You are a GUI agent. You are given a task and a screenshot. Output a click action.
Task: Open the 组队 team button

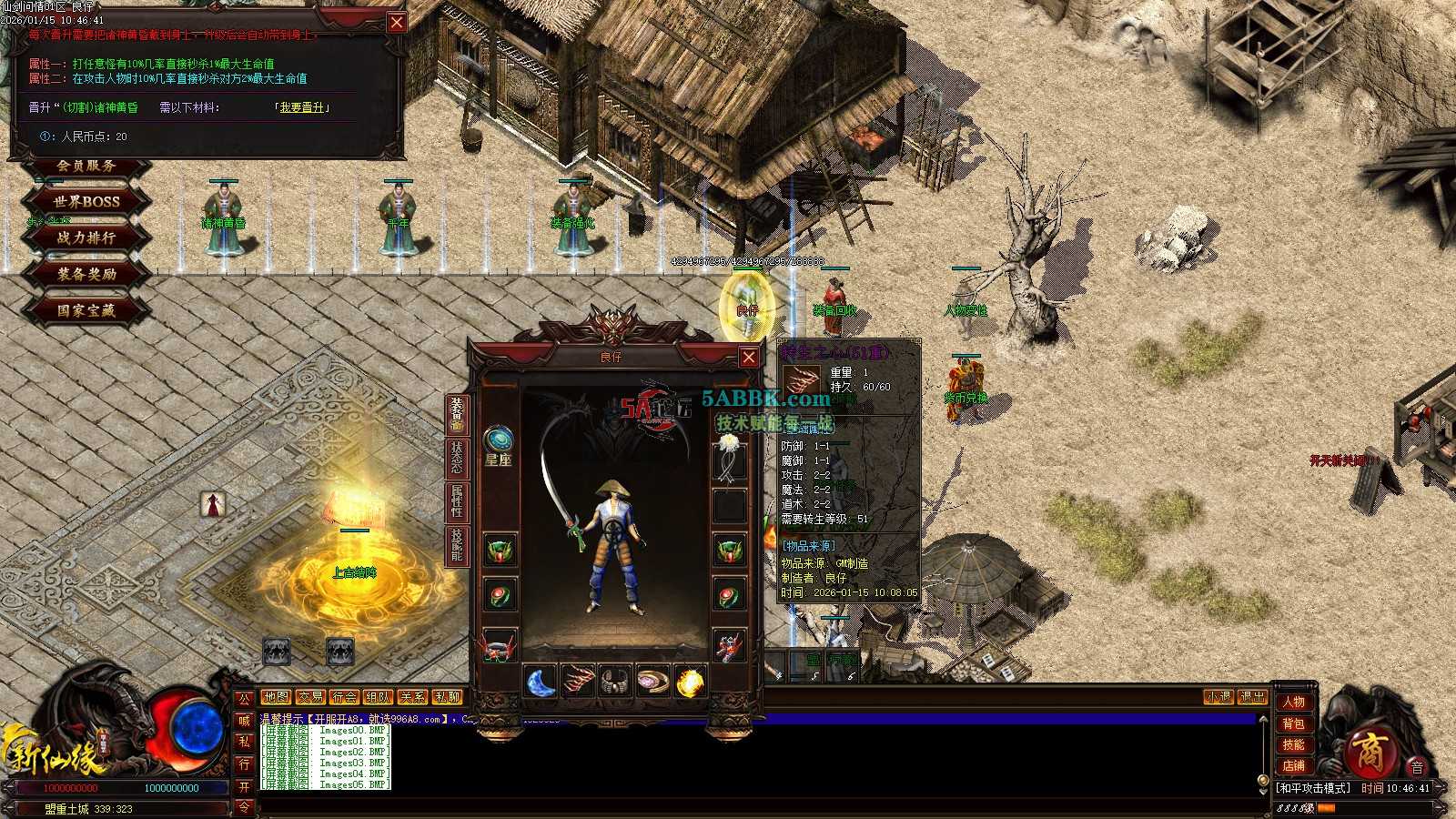[x=378, y=697]
